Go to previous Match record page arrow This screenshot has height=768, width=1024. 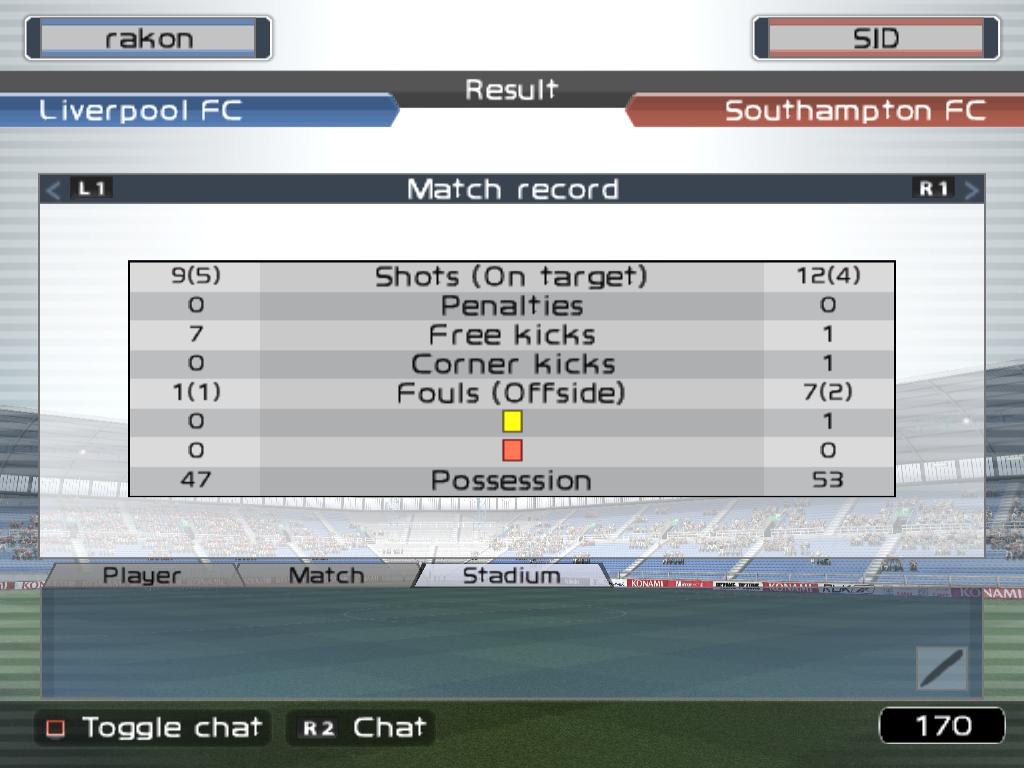click(x=54, y=189)
